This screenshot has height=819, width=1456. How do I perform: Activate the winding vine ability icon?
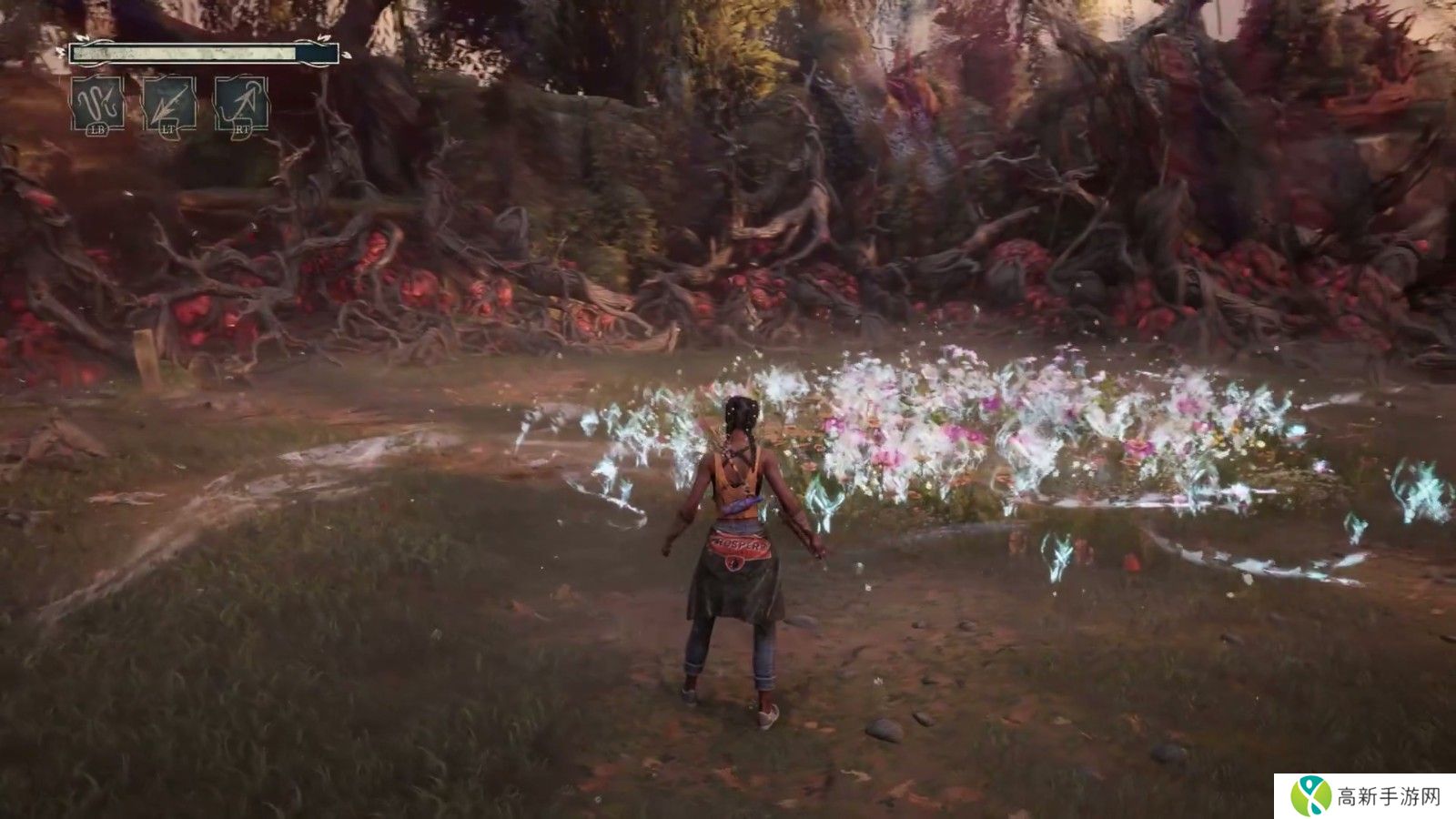98,103
